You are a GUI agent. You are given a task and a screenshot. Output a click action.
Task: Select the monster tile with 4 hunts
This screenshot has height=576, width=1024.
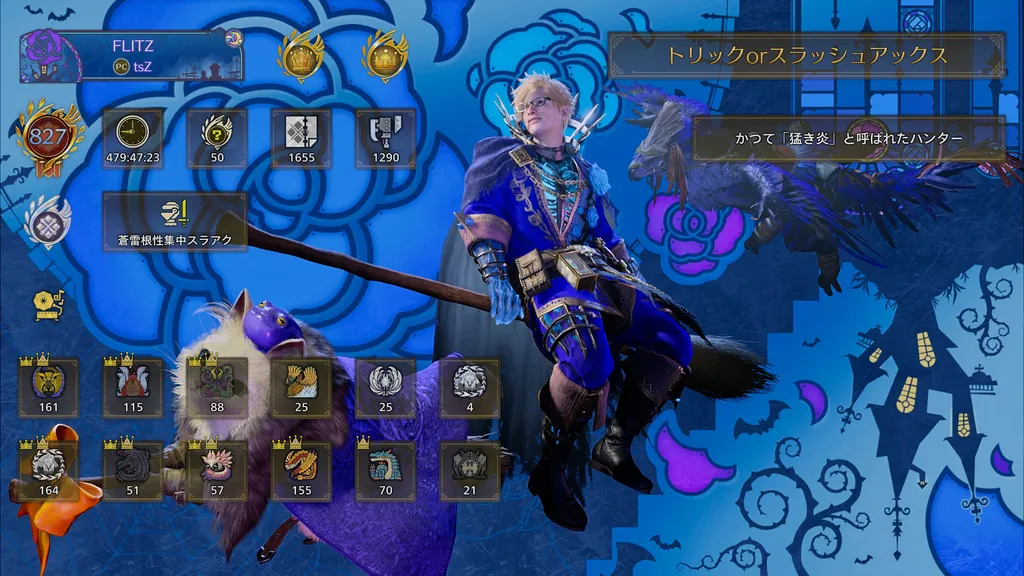[x=469, y=387]
